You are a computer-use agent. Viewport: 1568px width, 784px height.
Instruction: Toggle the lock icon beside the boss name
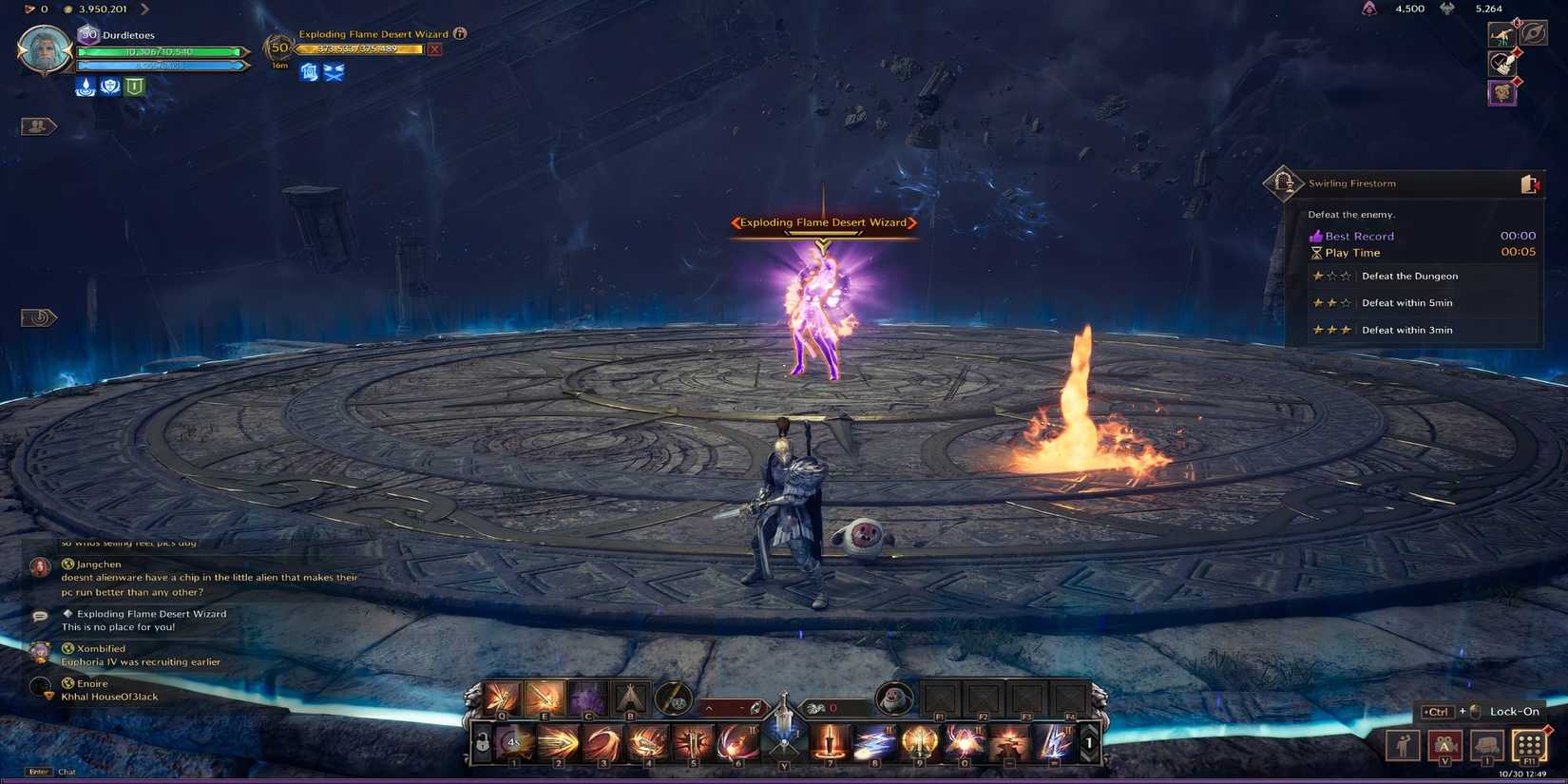click(462, 33)
